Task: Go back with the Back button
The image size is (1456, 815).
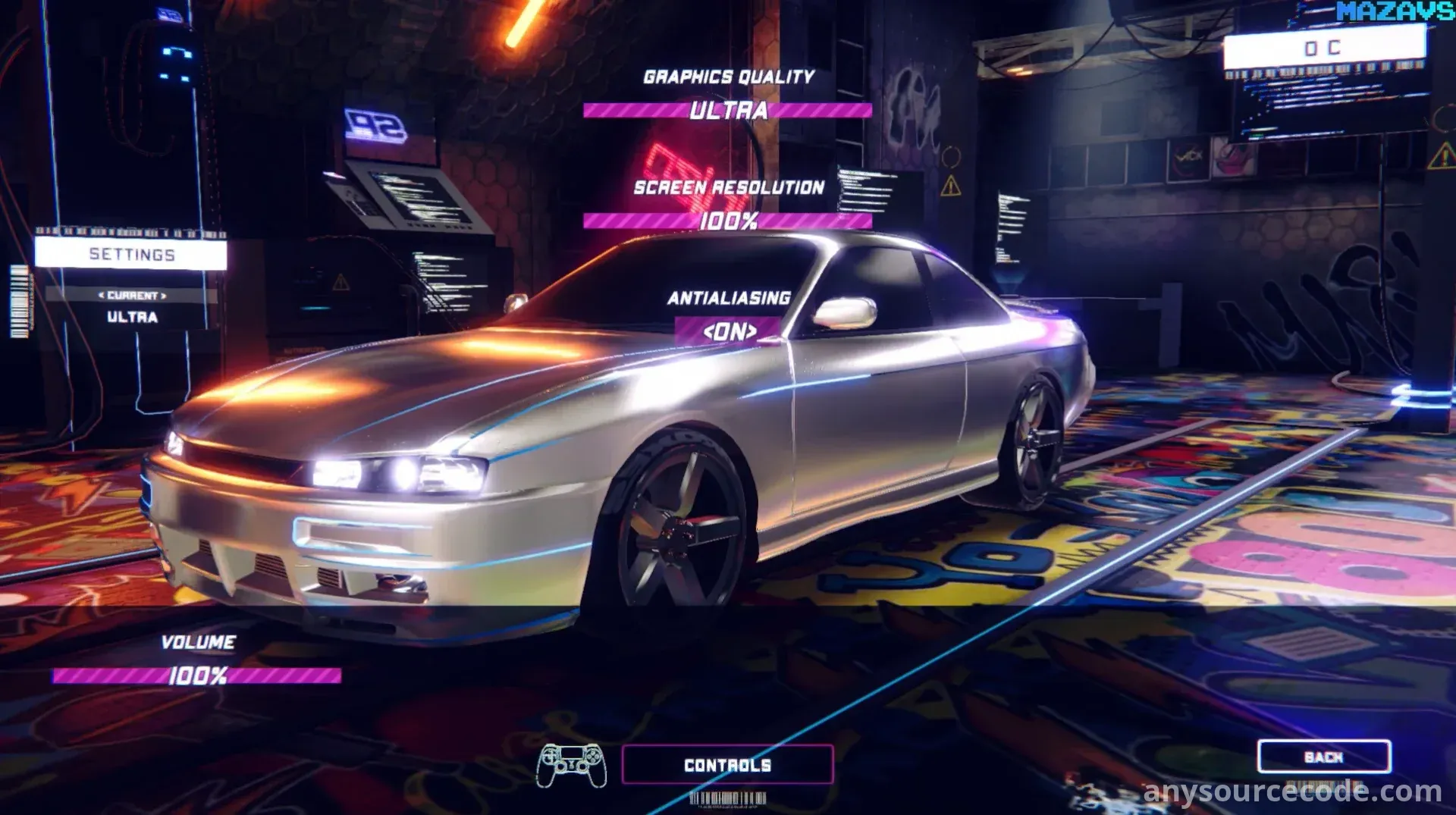Action: click(1323, 757)
